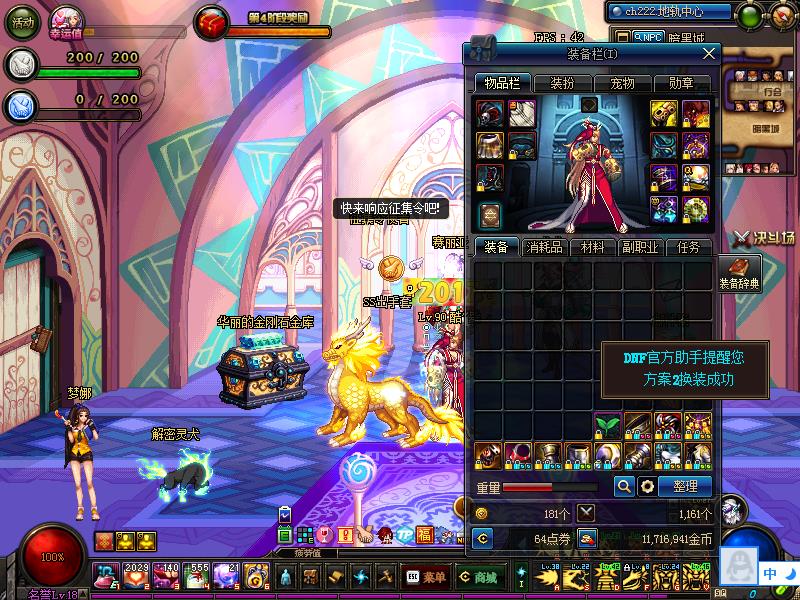
Task: Open the 副职业 category tab
Action: (x=639, y=247)
